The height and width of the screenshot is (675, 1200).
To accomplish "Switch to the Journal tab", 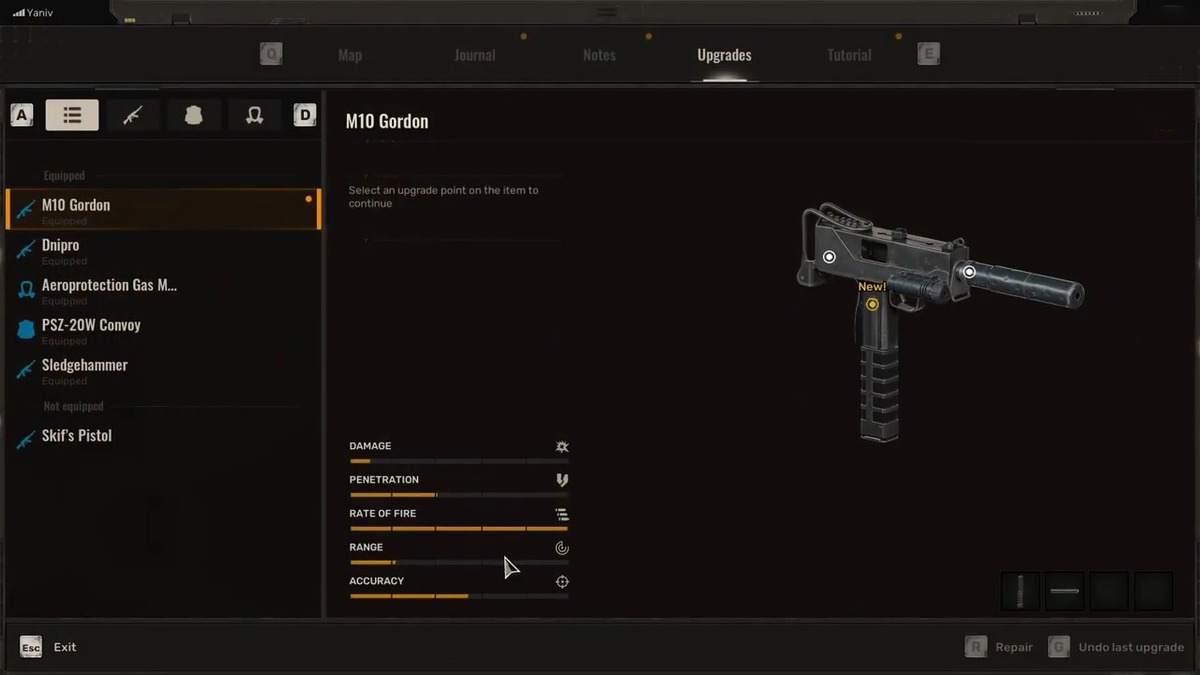I will click(474, 55).
